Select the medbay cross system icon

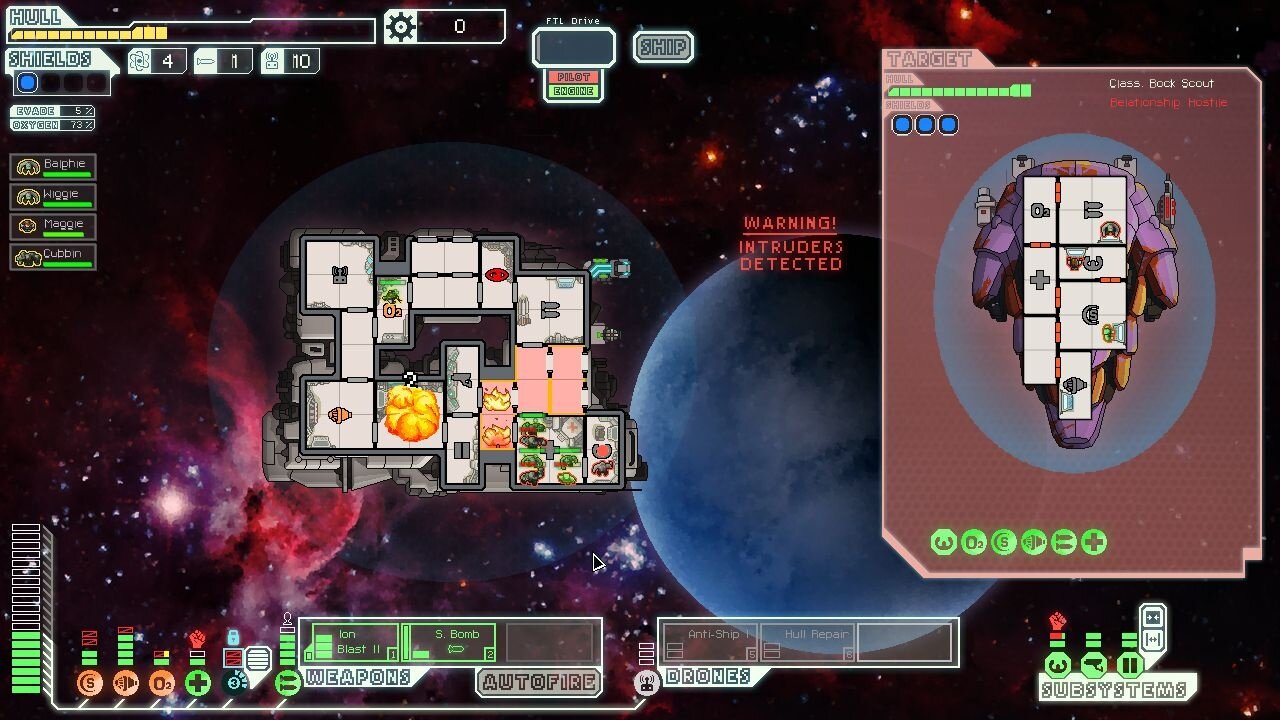pyautogui.click(x=198, y=683)
